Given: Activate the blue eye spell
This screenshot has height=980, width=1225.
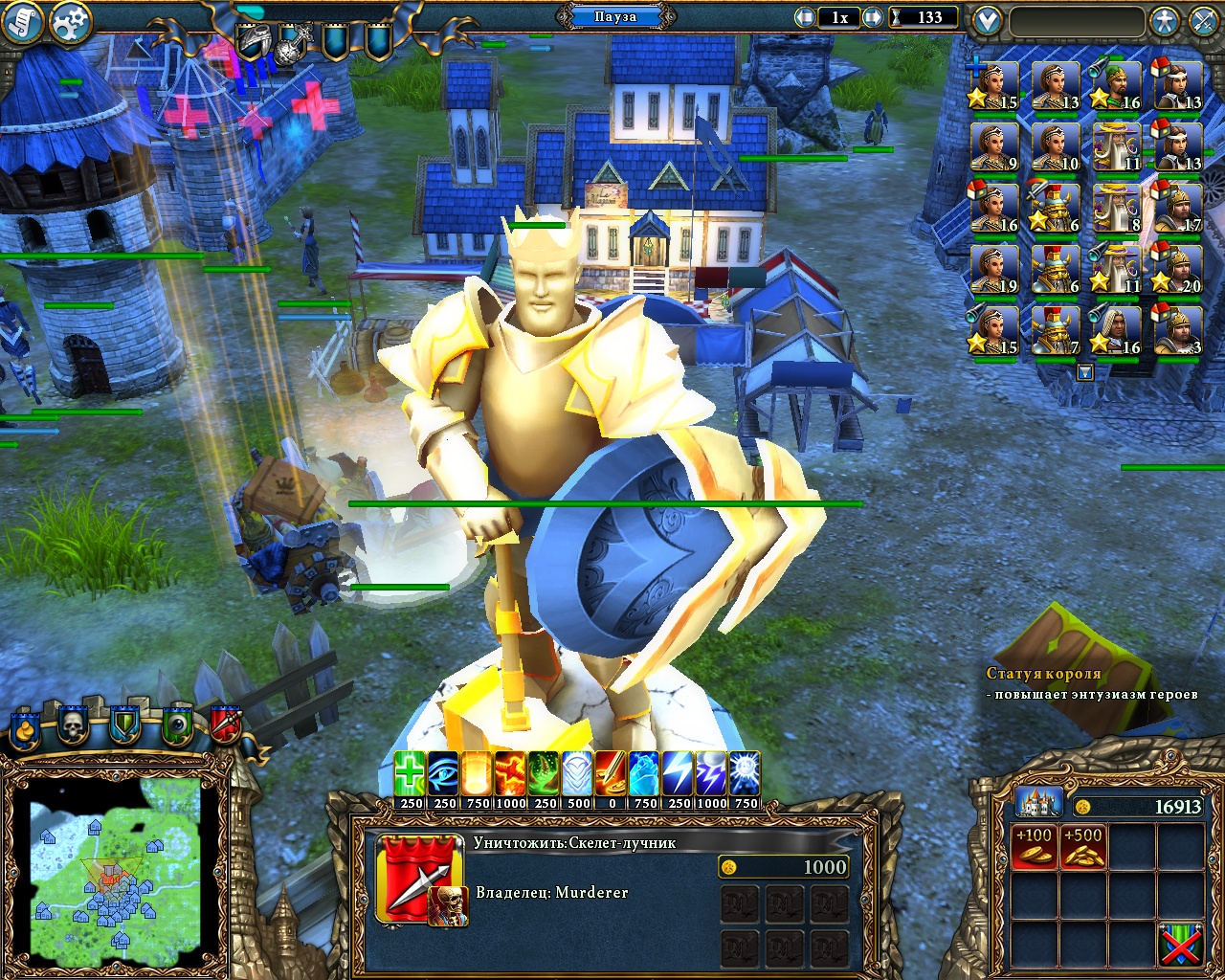Looking at the screenshot, I should click(x=444, y=773).
